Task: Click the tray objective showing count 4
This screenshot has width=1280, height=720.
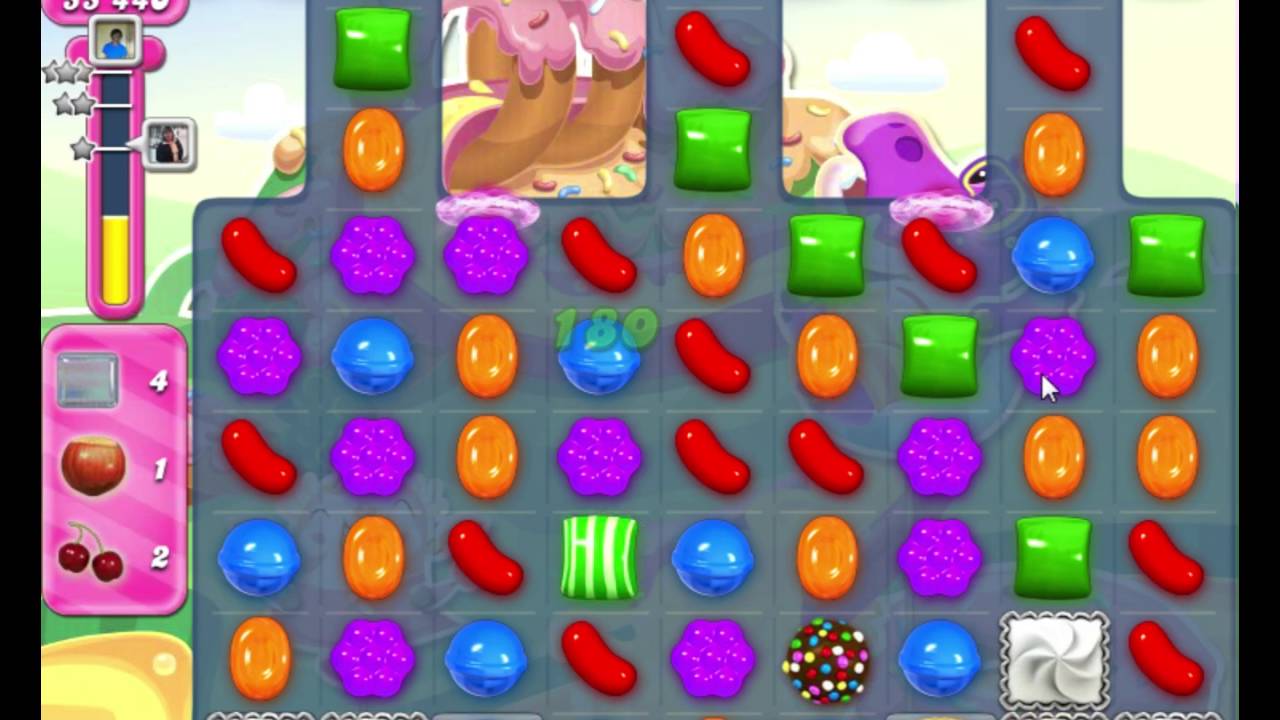Action: click(90, 378)
